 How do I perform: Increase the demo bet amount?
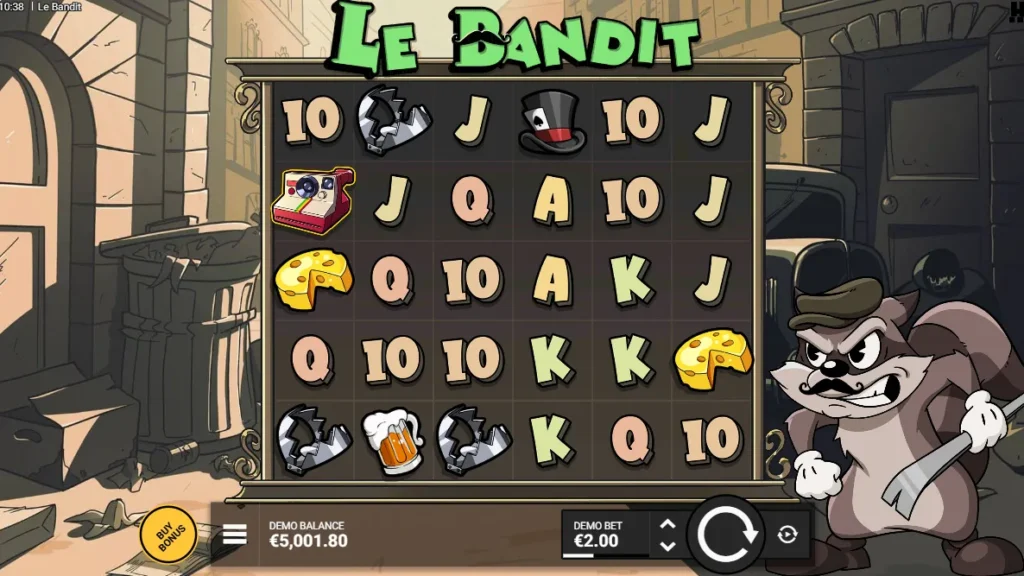tap(668, 524)
